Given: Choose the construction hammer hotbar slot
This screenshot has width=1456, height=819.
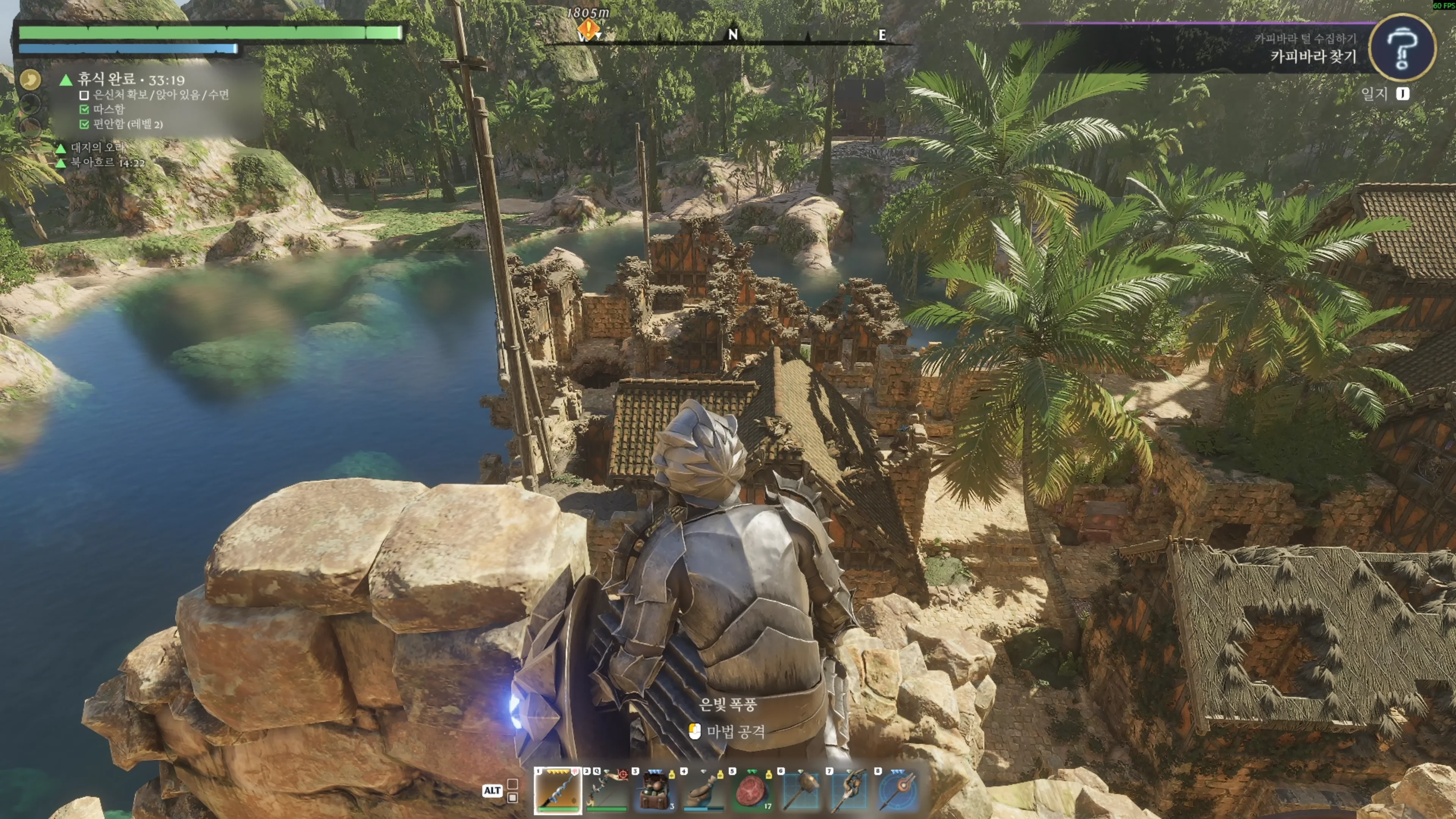Looking at the screenshot, I should (801, 789).
